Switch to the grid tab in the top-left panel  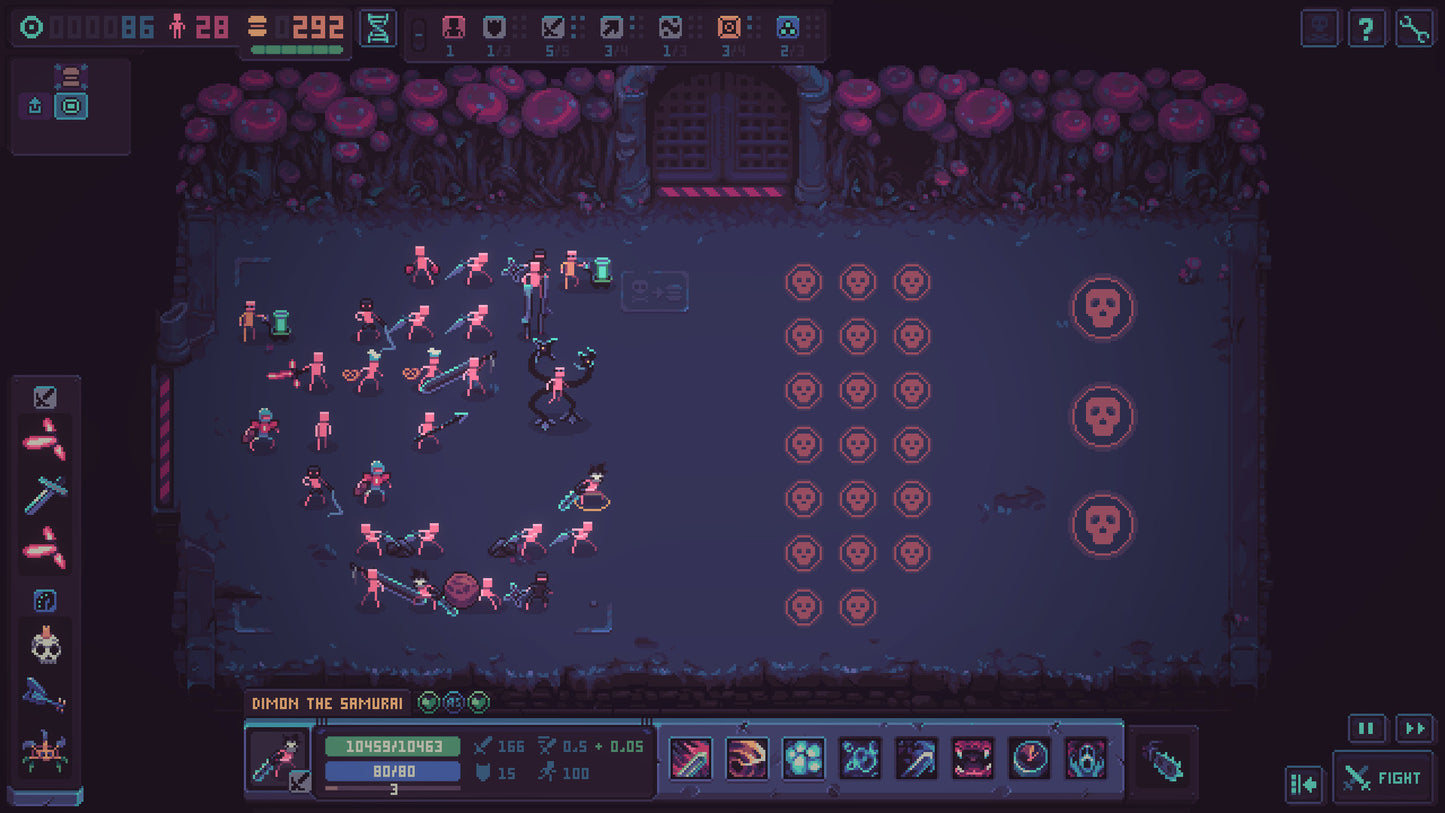69,105
